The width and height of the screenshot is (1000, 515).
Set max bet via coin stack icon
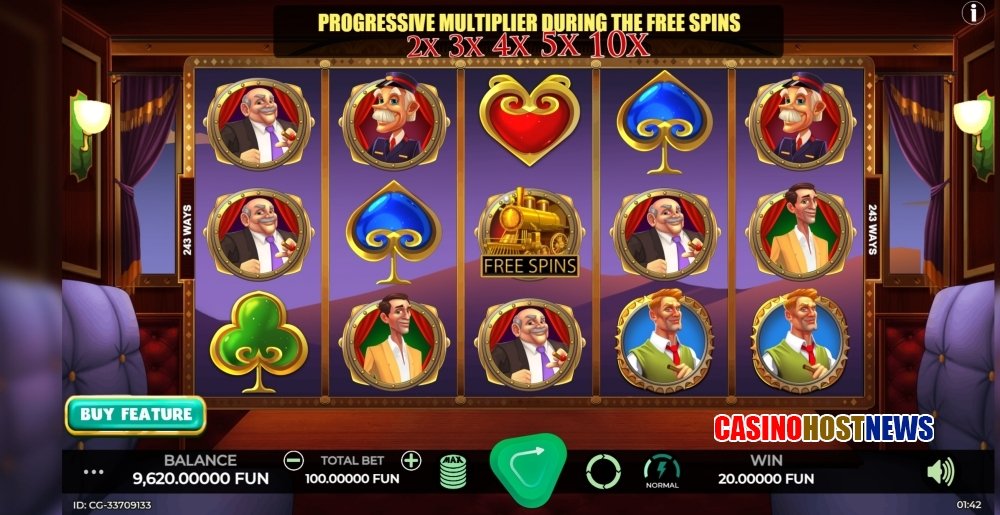pos(453,470)
